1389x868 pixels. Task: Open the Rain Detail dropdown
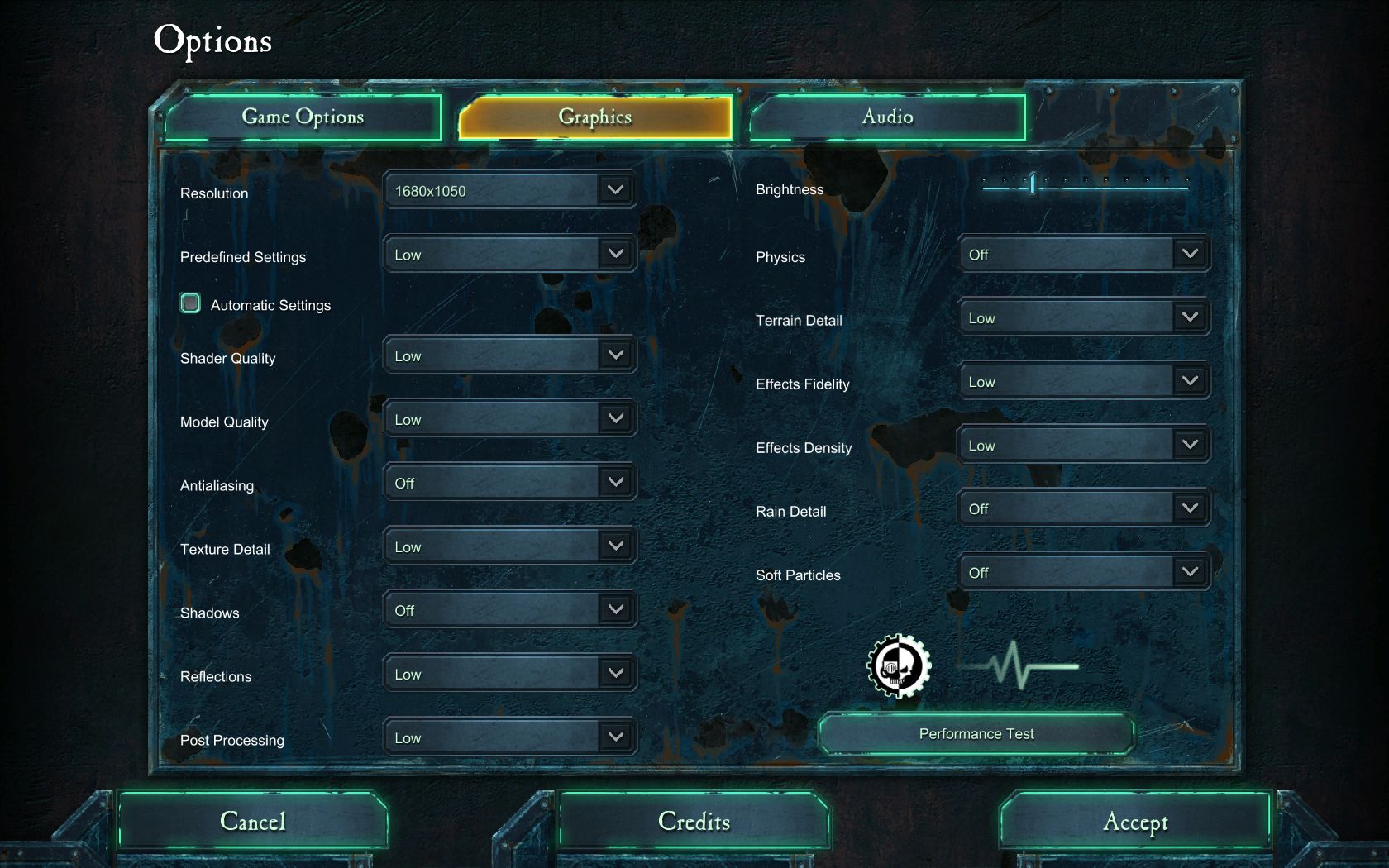point(1083,509)
